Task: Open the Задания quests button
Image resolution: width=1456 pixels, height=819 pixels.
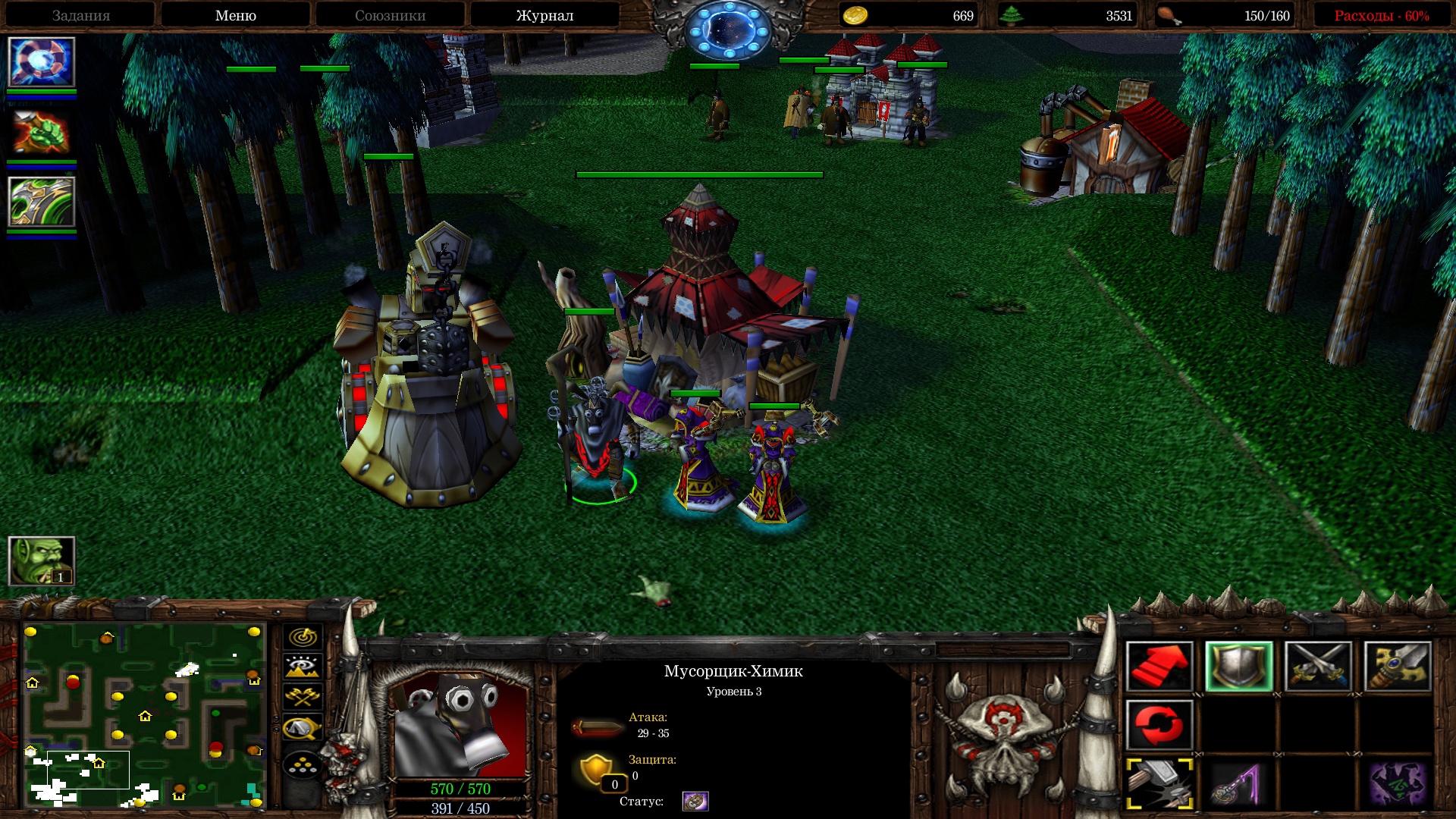Action: 81,16
